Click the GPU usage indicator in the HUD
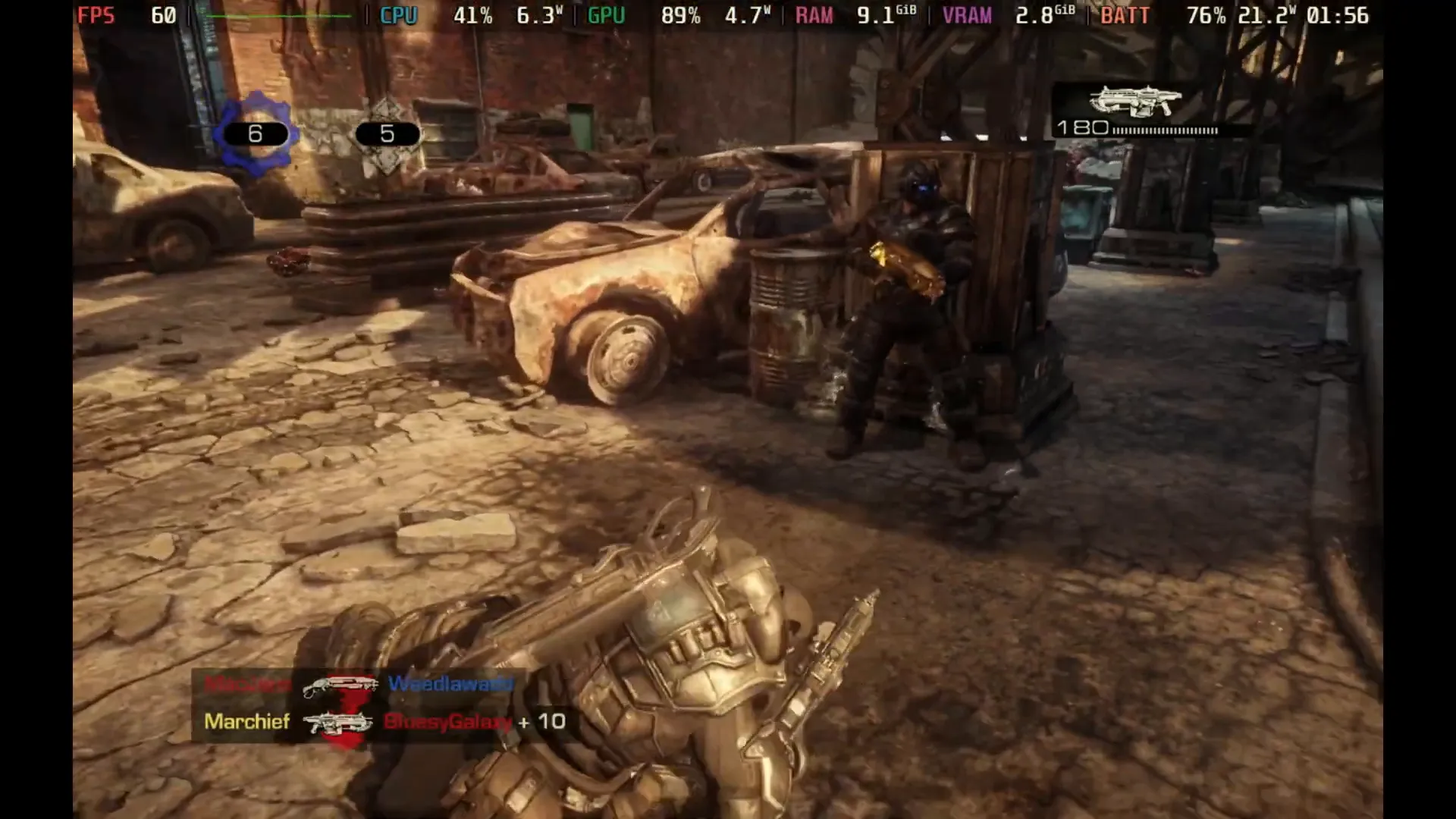Screen dimensions: 1456x819 coord(606,14)
